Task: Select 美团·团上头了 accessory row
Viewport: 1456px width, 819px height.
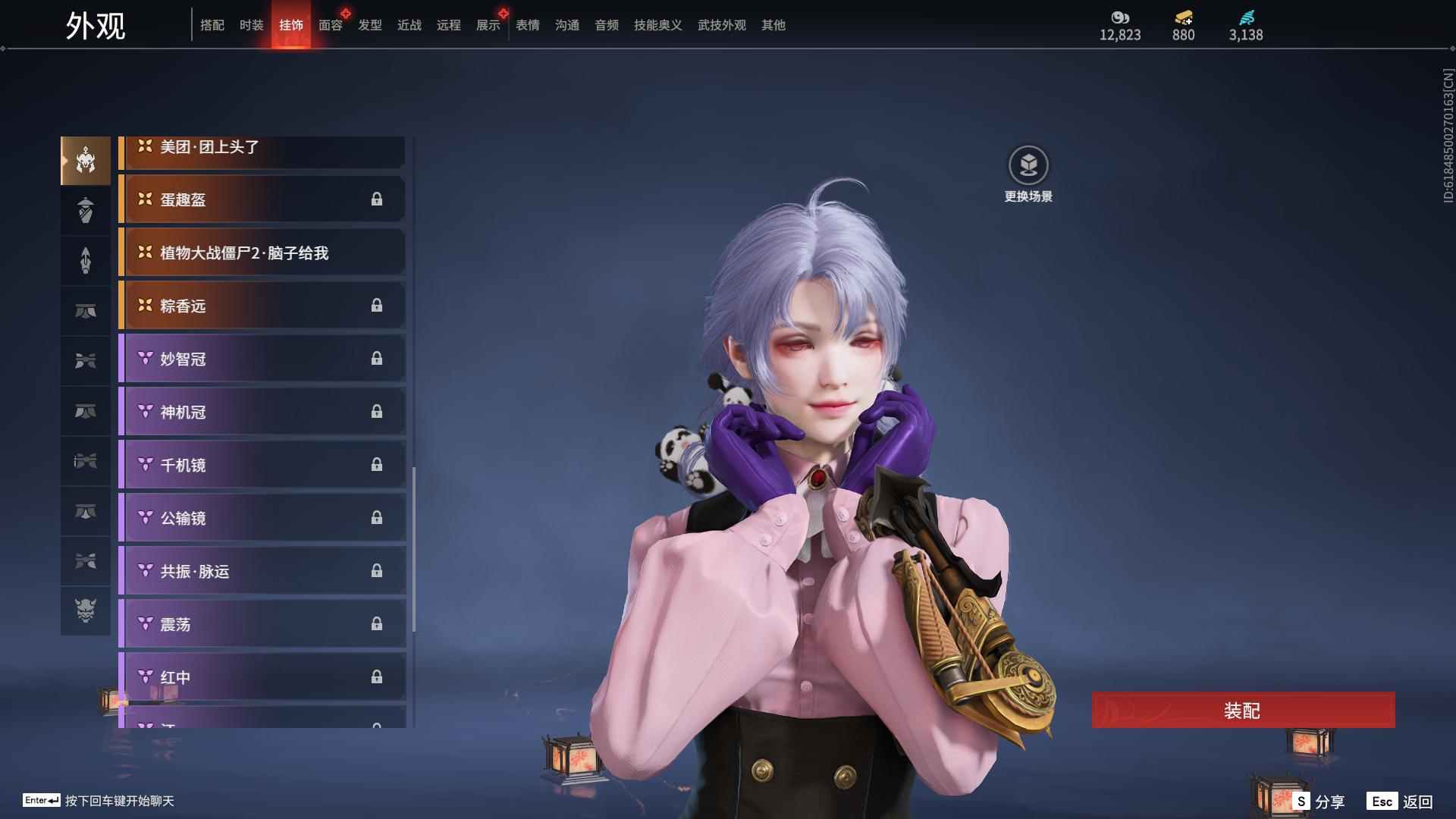Action: click(x=262, y=149)
